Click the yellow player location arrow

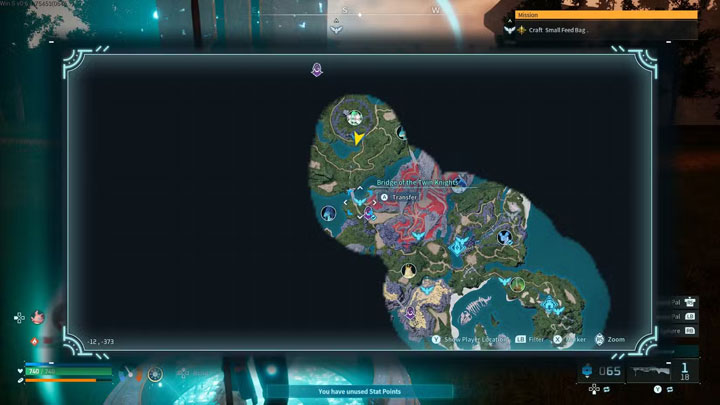(x=359, y=138)
